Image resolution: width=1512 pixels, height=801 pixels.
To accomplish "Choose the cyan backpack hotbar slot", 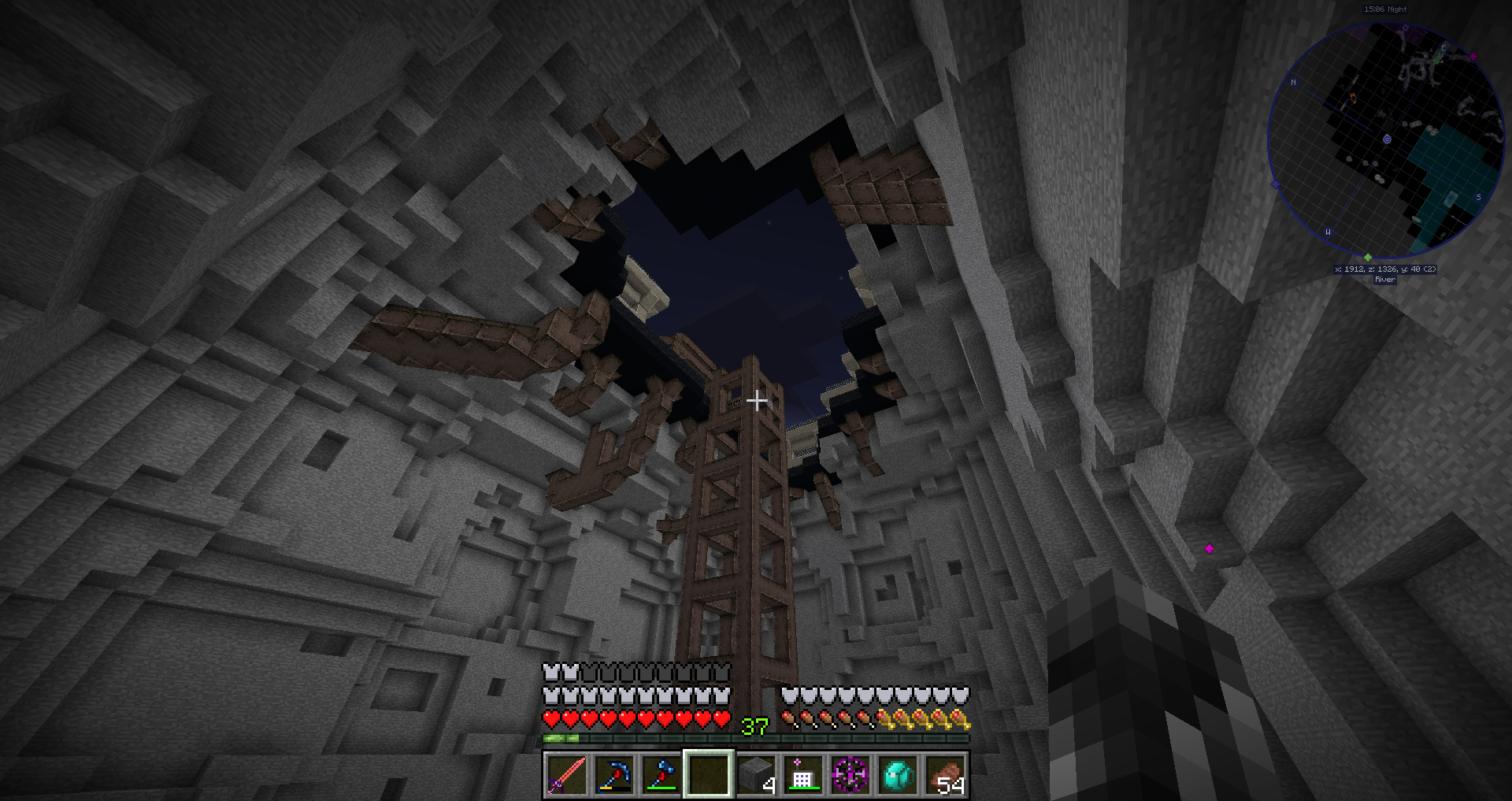I will [898, 775].
